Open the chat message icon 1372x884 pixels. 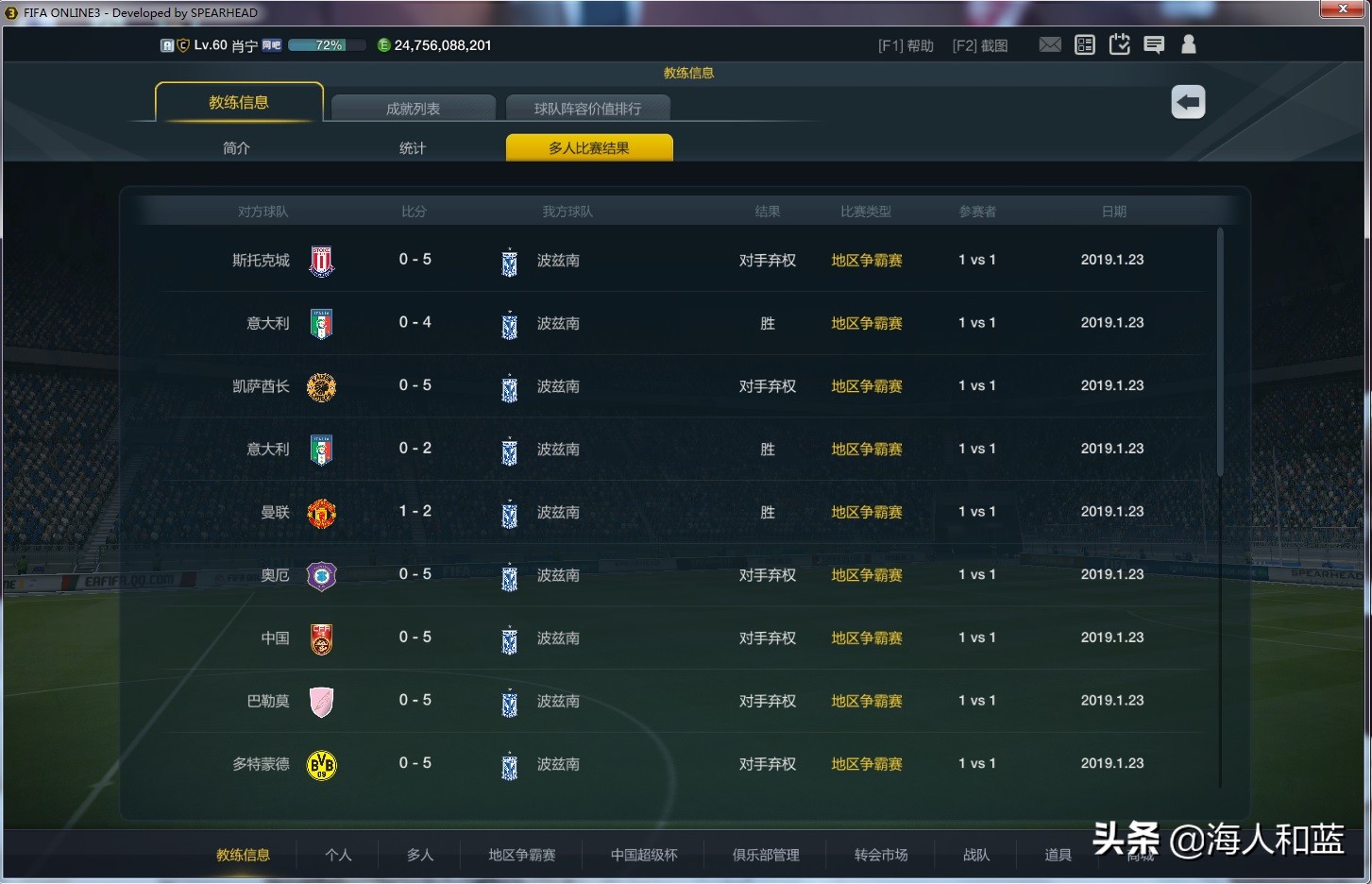tap(1154, 43)
